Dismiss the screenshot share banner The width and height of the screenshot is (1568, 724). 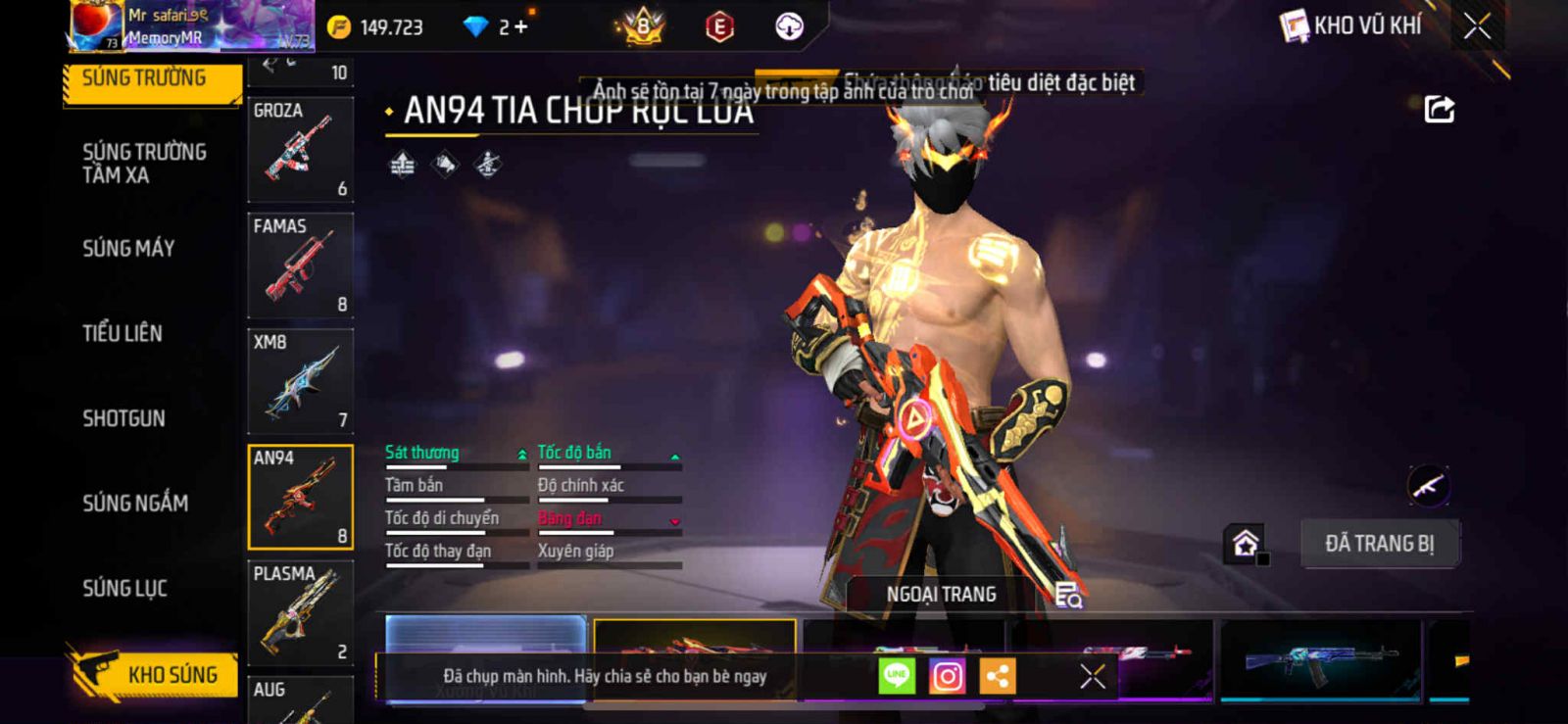pos(1093,676)
